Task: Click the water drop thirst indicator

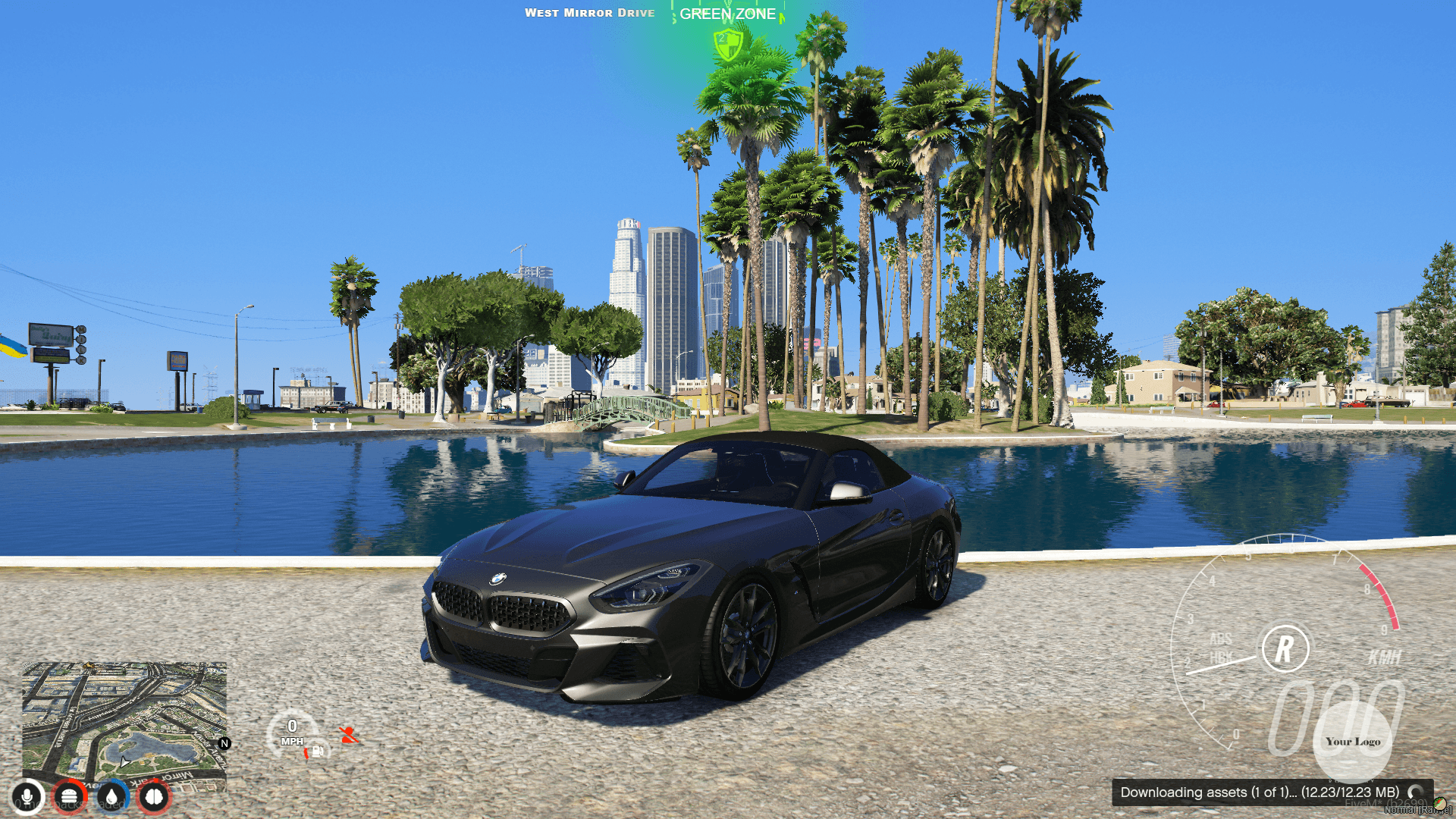Action: (111, 796)
